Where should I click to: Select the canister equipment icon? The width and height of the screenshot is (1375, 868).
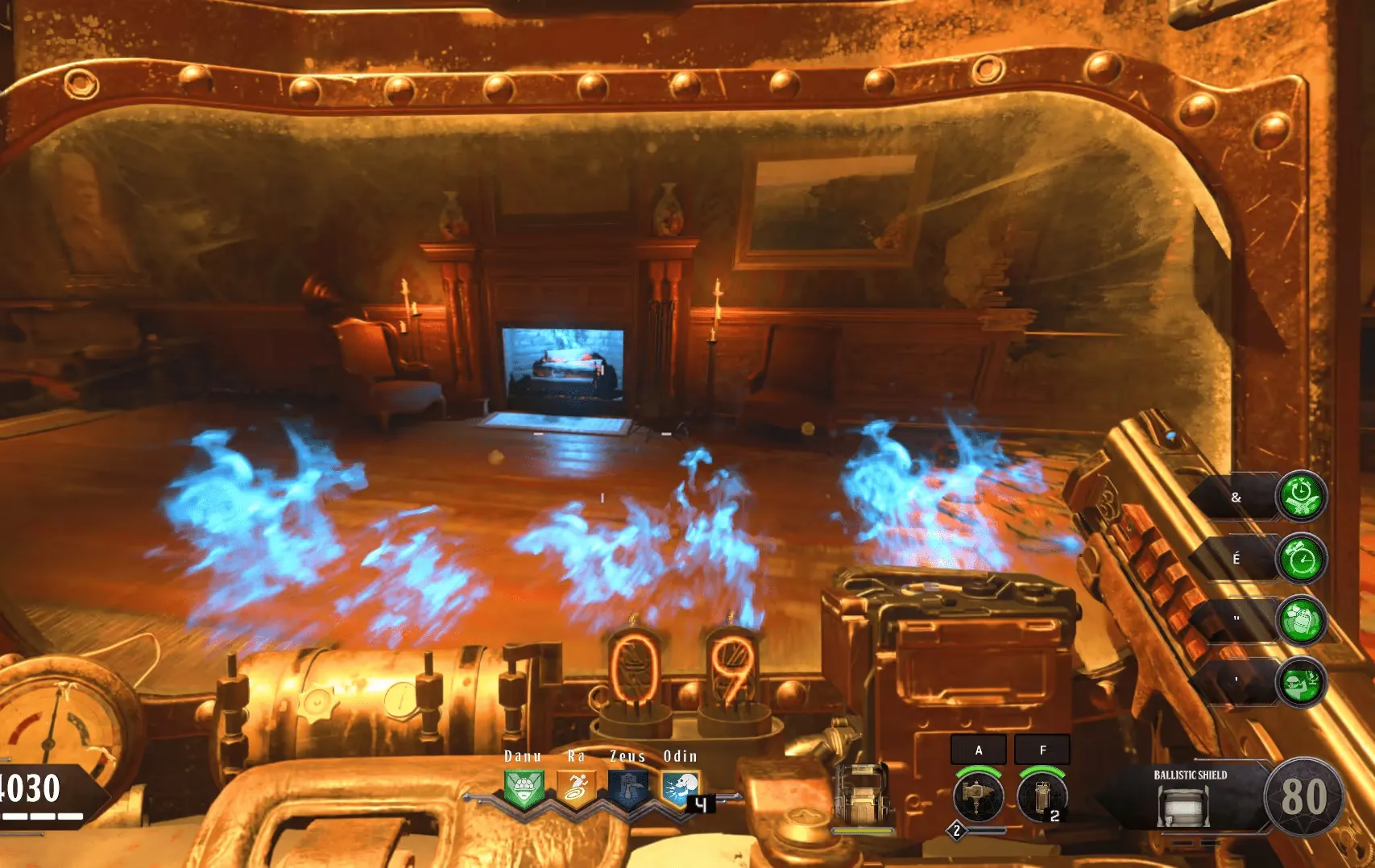pyautogui.click(x=1042, y=796)
